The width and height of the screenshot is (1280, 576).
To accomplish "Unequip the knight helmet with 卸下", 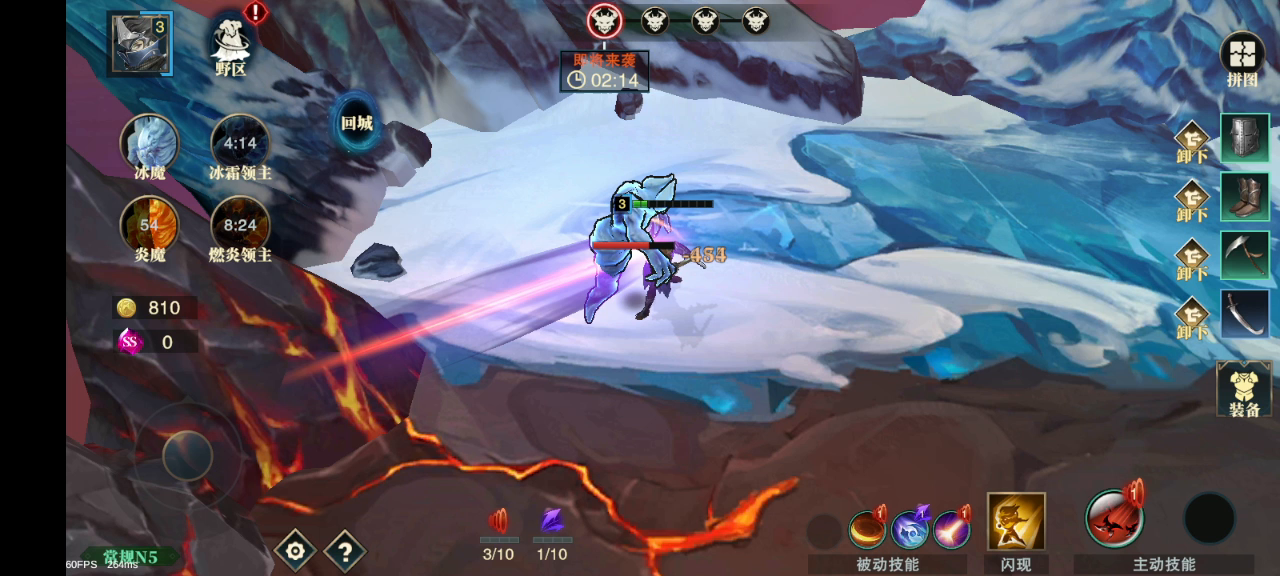I will click(x=1192, y=141).
